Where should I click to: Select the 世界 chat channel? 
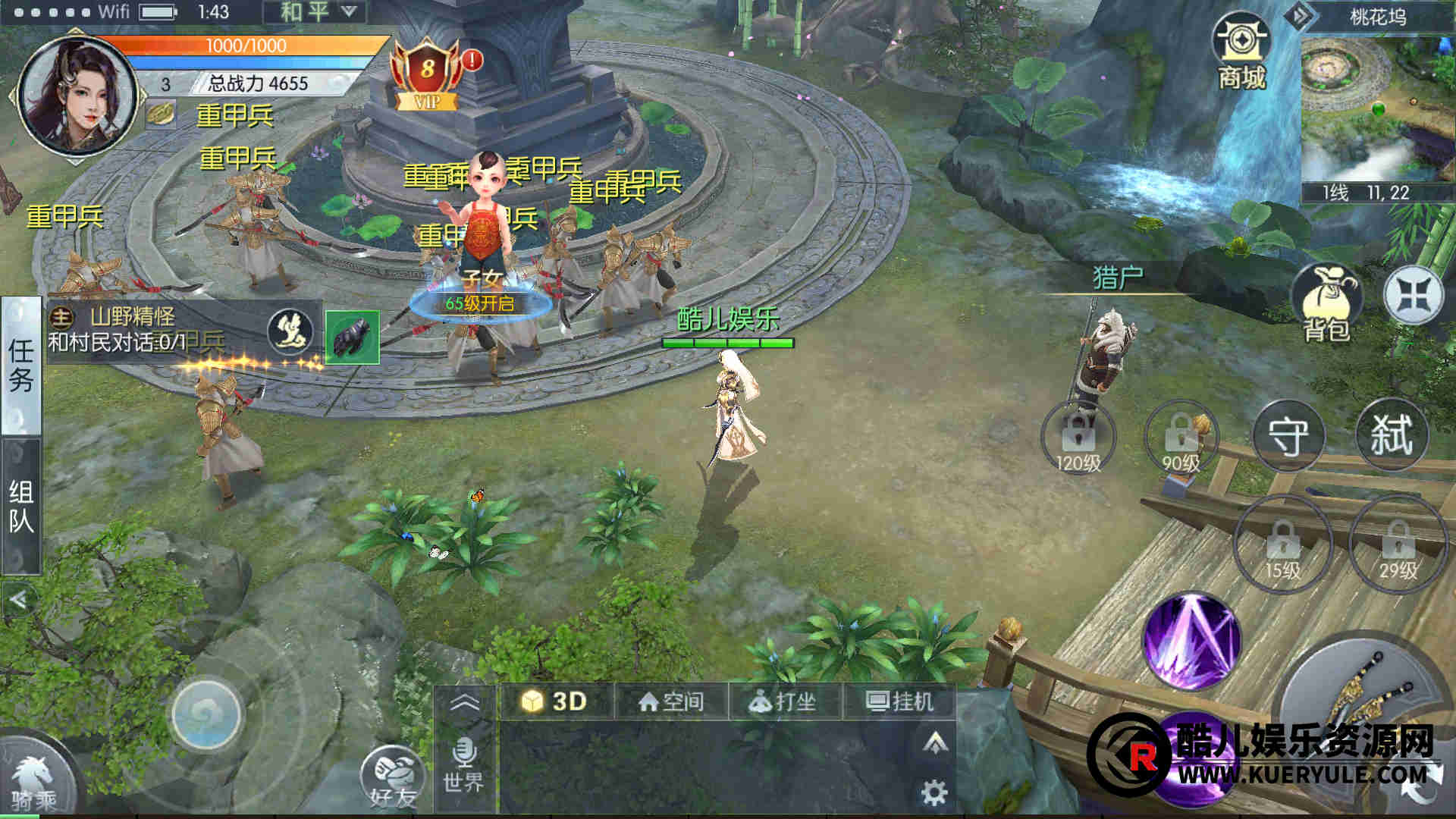(463, 766)
